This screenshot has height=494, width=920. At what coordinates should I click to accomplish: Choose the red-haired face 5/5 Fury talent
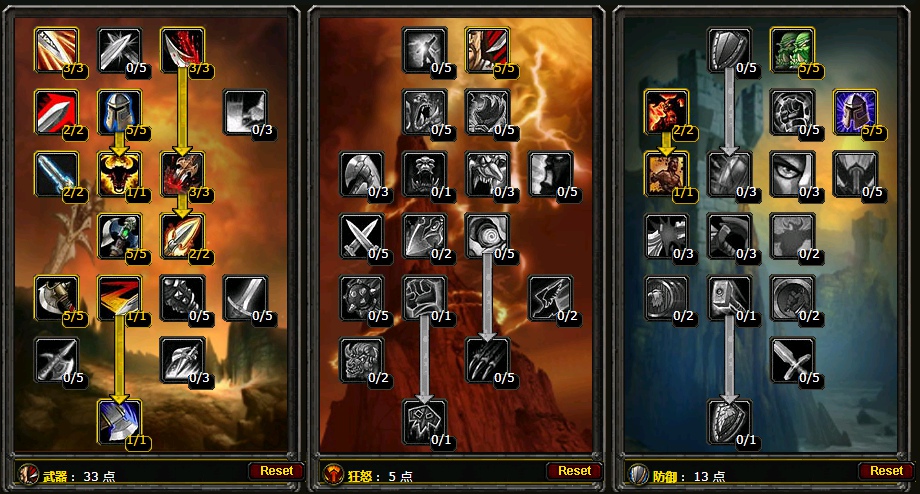click(486, 49)
